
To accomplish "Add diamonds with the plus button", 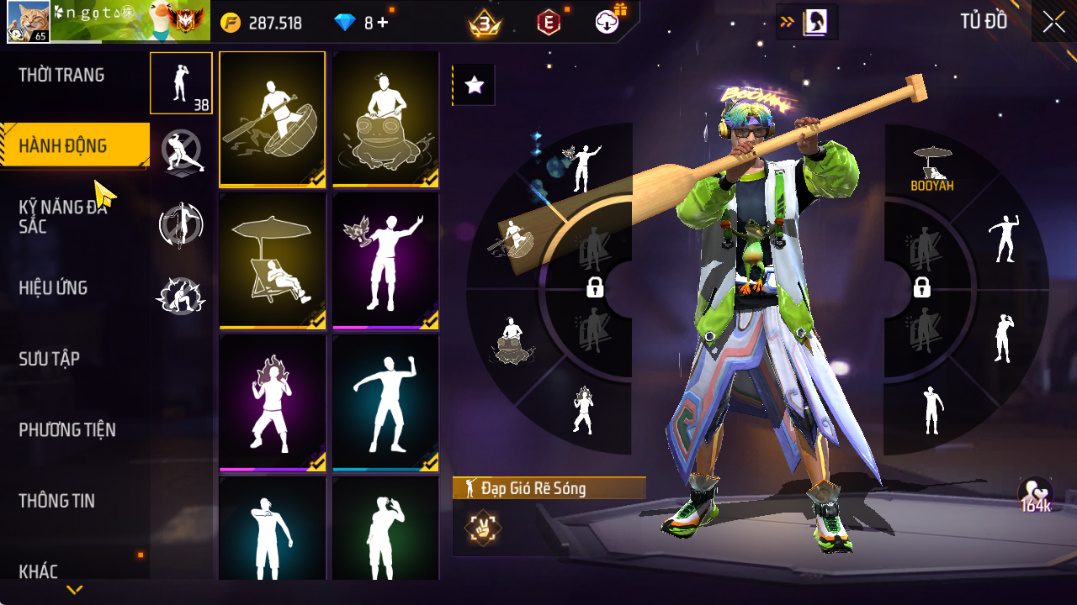I will coord(383,22).
